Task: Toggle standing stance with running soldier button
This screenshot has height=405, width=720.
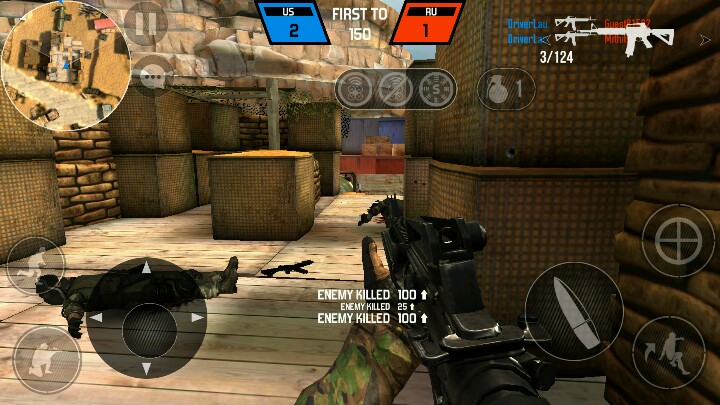Action: pyautogui.click(x=35, y=265)
